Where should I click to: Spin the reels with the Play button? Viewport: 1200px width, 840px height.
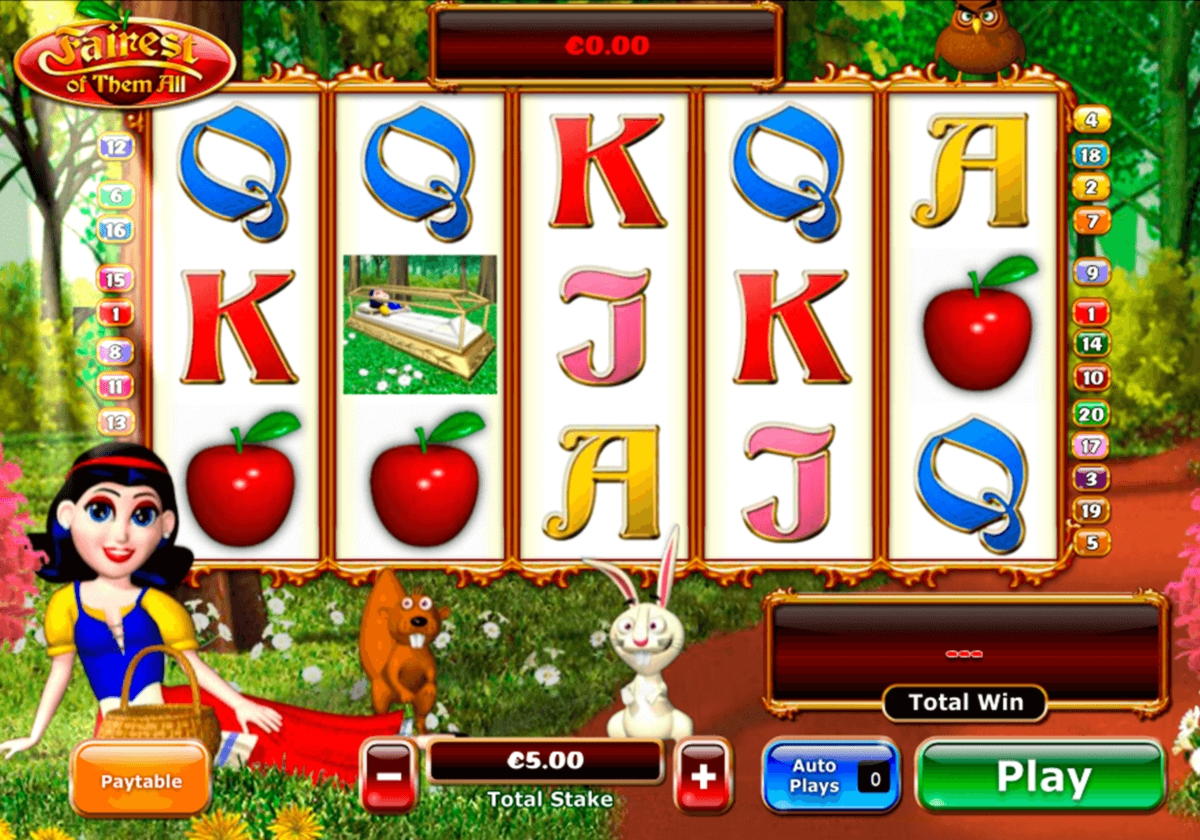tap(1041, 778)
